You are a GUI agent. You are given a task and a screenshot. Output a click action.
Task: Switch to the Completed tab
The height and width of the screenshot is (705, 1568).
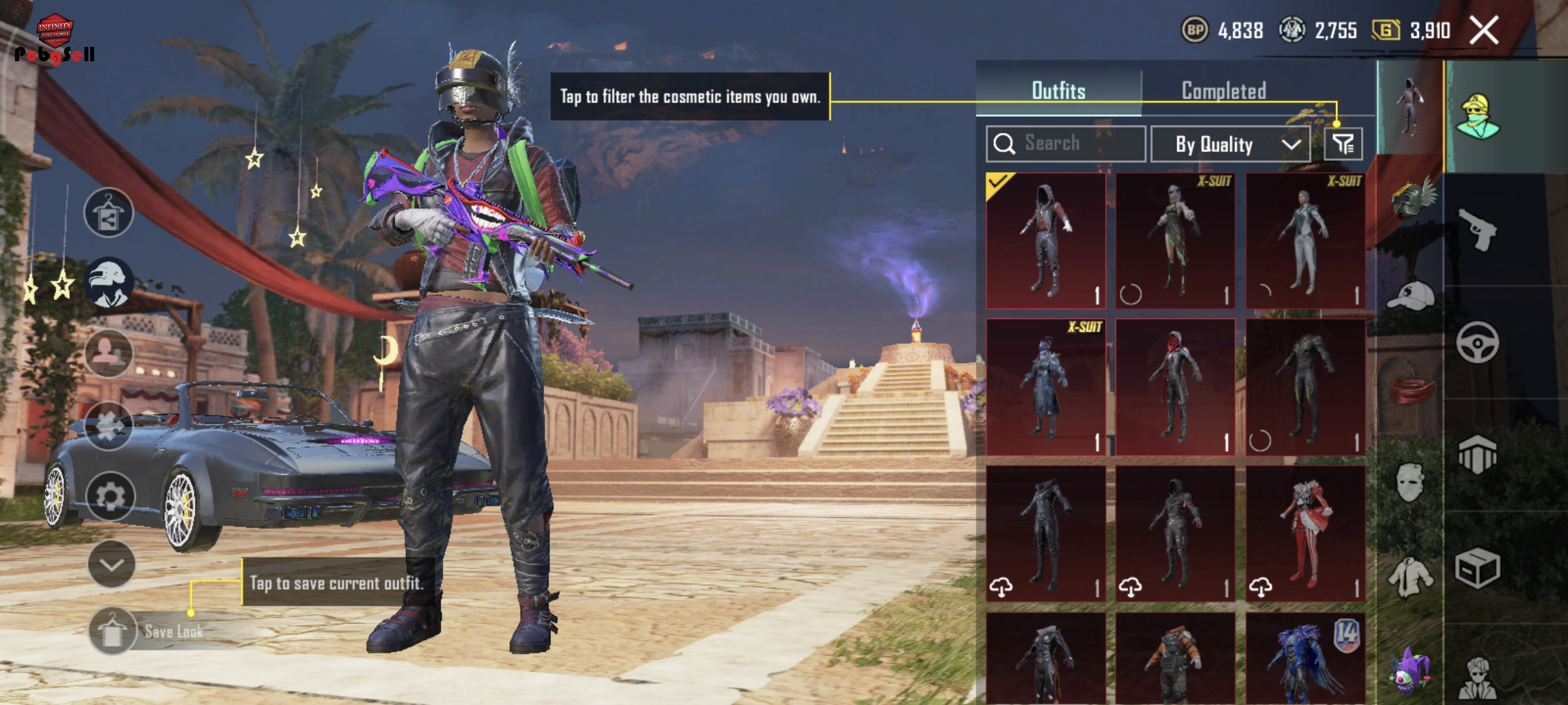1223,91
